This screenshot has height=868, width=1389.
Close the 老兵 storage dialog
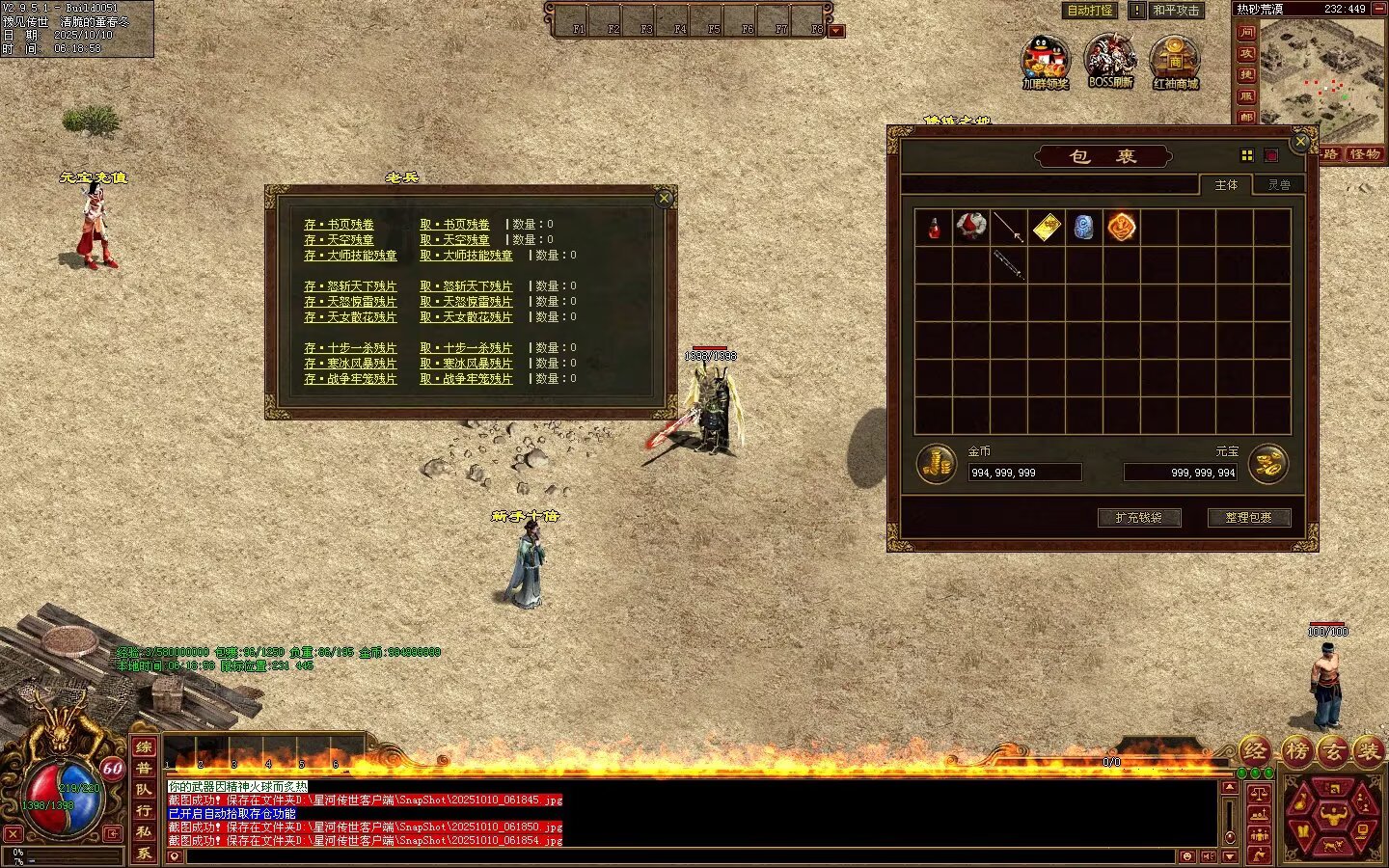665,199
